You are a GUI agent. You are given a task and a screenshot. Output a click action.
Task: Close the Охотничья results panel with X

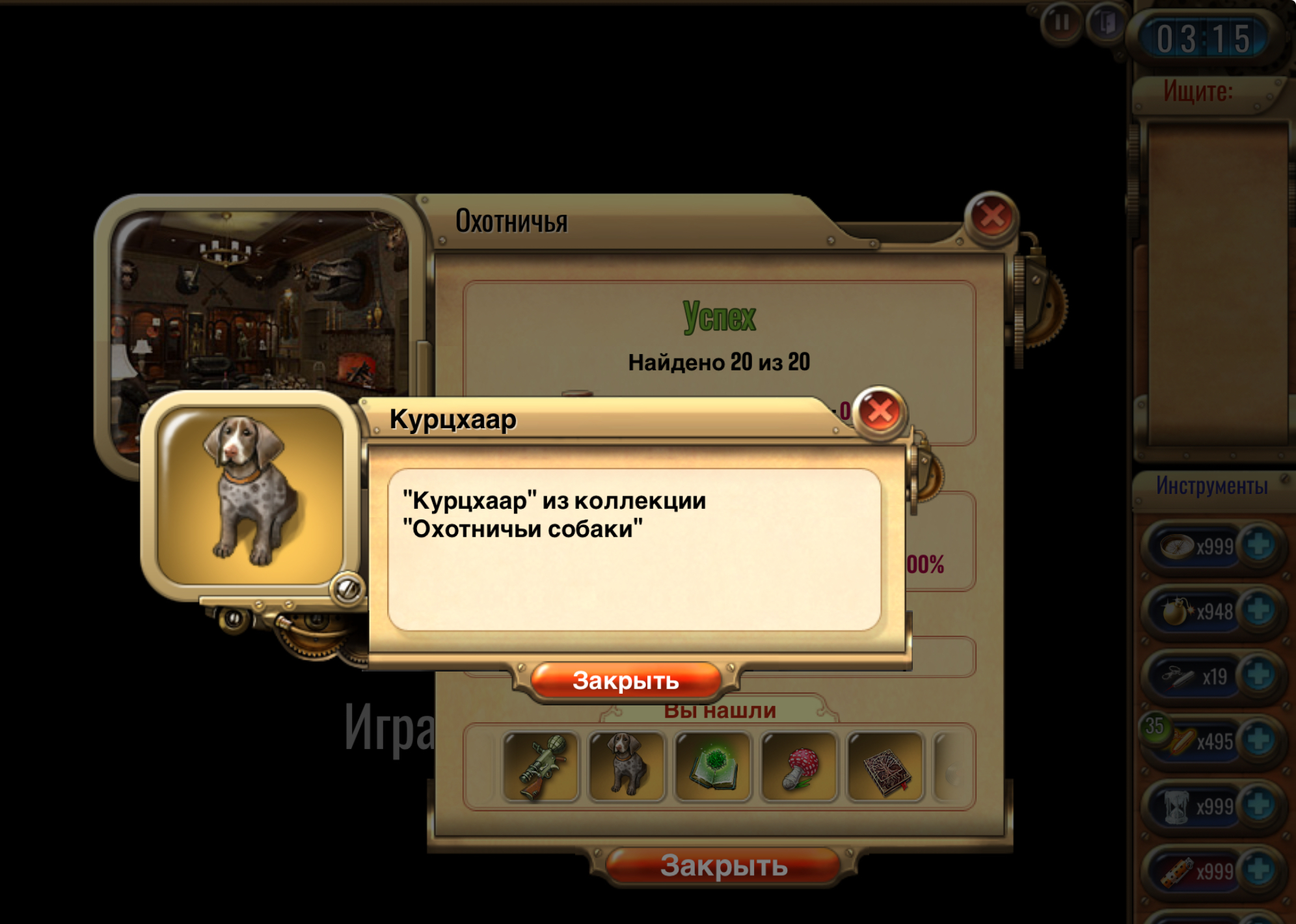[992, 216]
